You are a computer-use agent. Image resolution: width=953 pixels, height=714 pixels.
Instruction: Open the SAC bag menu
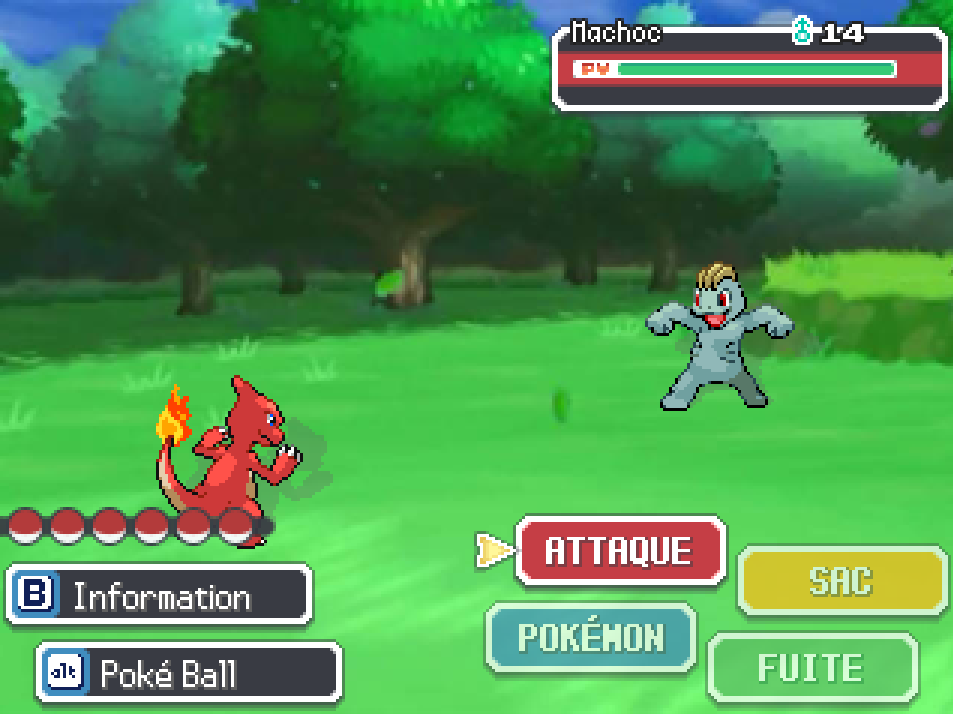841,581
